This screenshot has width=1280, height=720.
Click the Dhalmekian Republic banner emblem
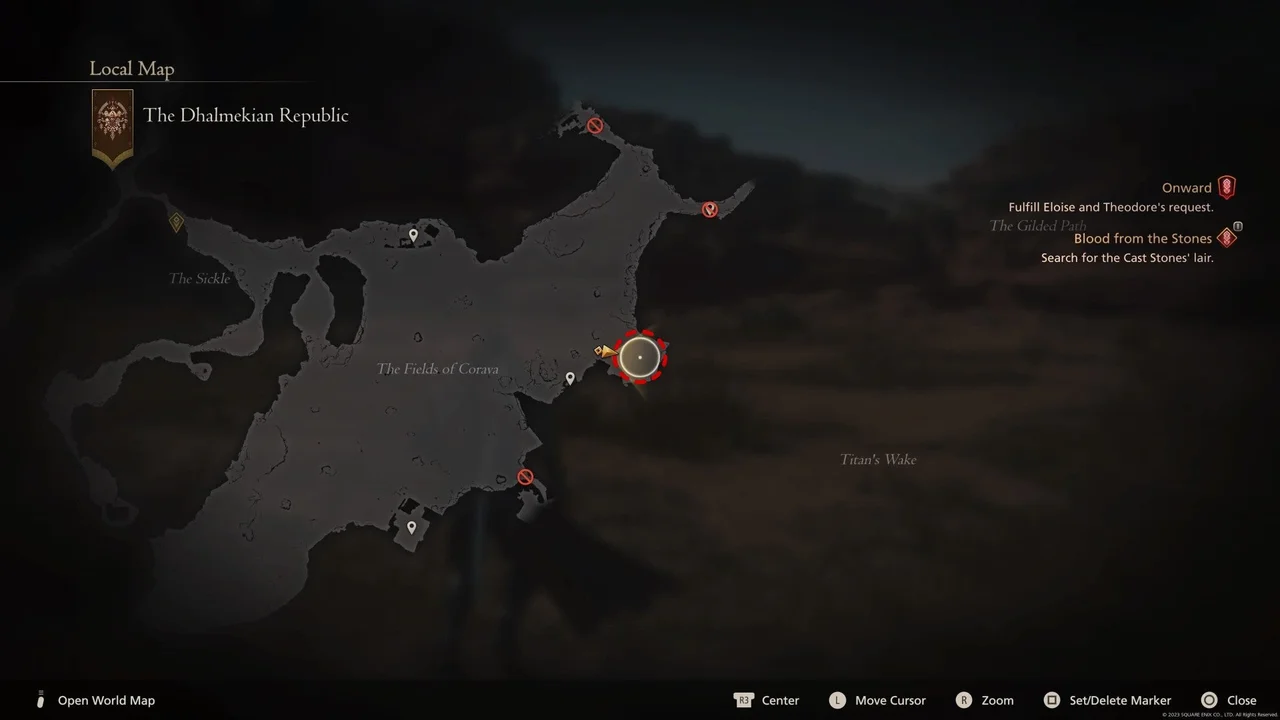pyautogui.click(x=111, y=123)
